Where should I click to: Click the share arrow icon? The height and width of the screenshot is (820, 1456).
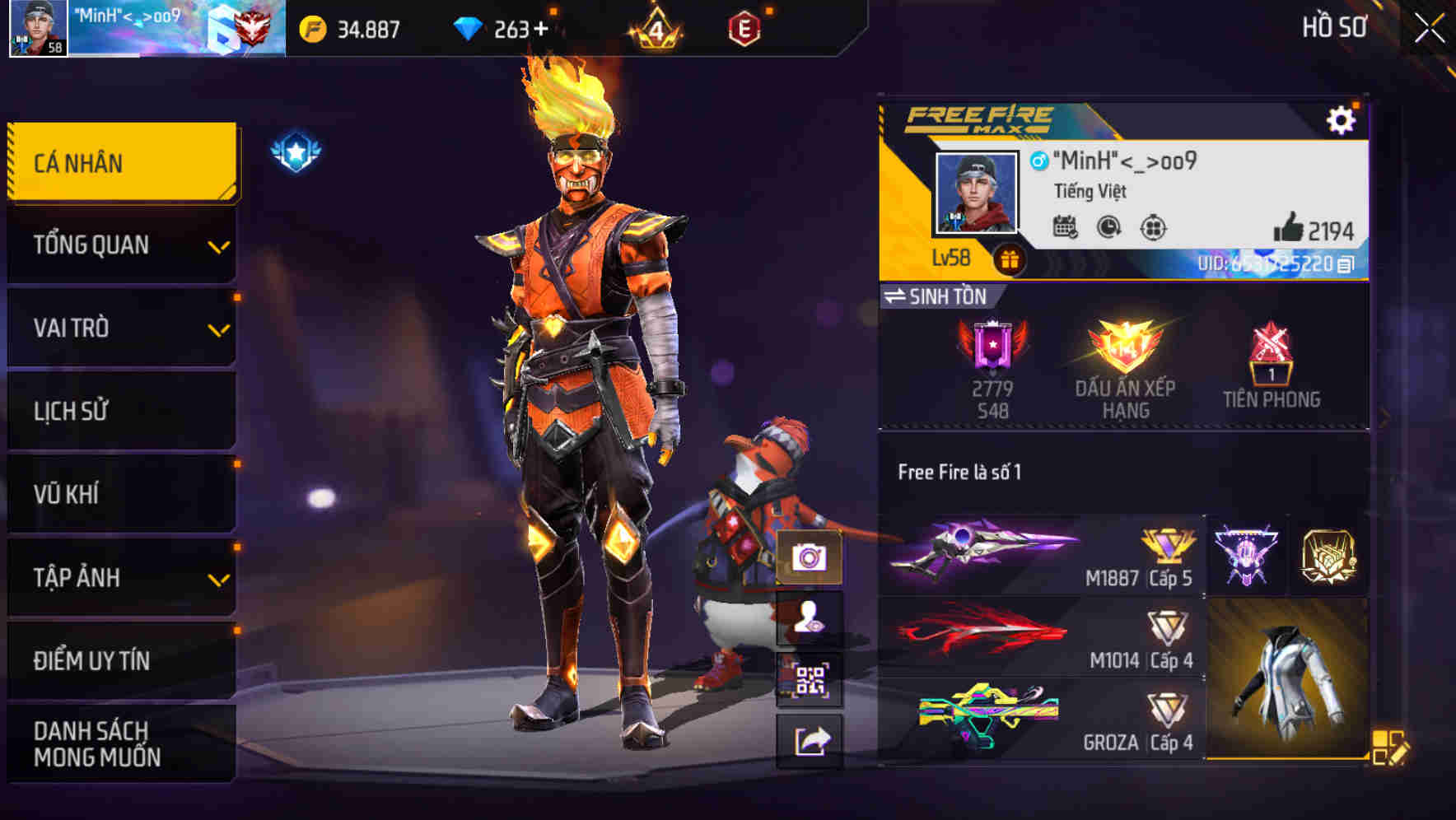point(812,738)
